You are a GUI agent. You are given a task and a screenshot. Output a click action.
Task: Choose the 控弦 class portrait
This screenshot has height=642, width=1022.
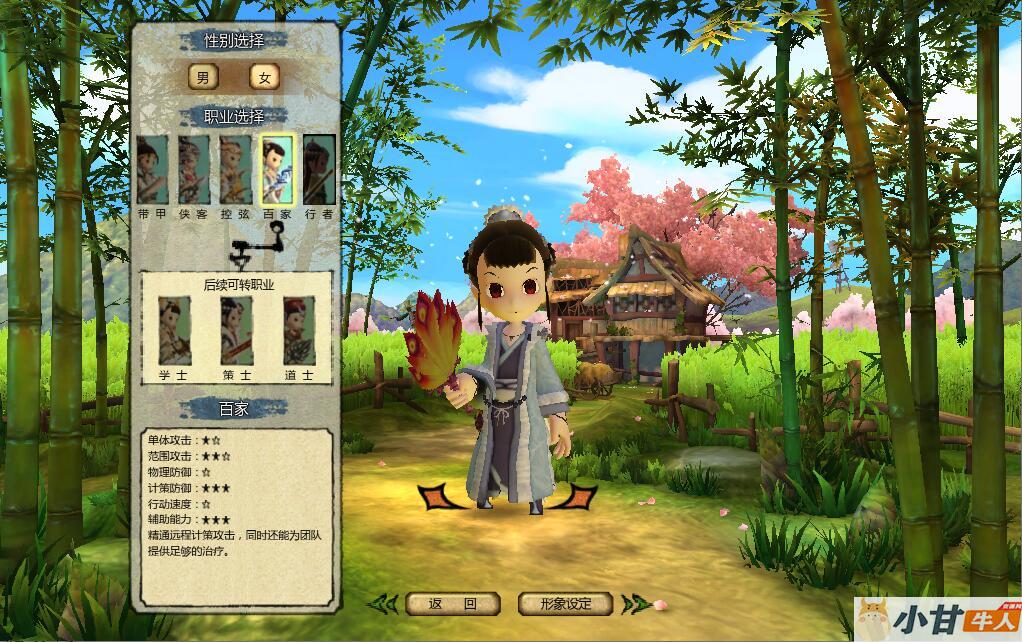pos(236,169)
